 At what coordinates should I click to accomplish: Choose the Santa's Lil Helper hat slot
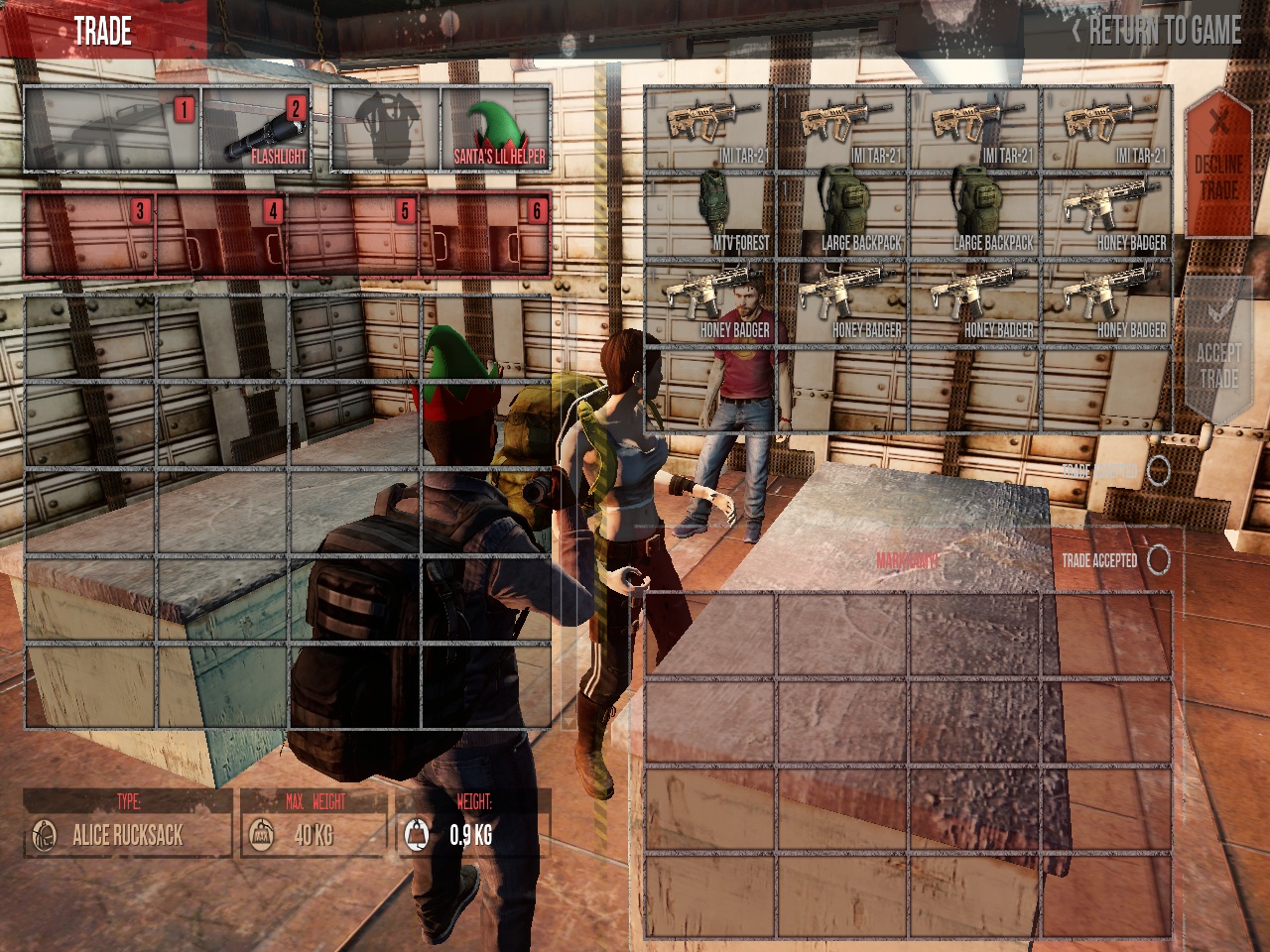point(495,130)
